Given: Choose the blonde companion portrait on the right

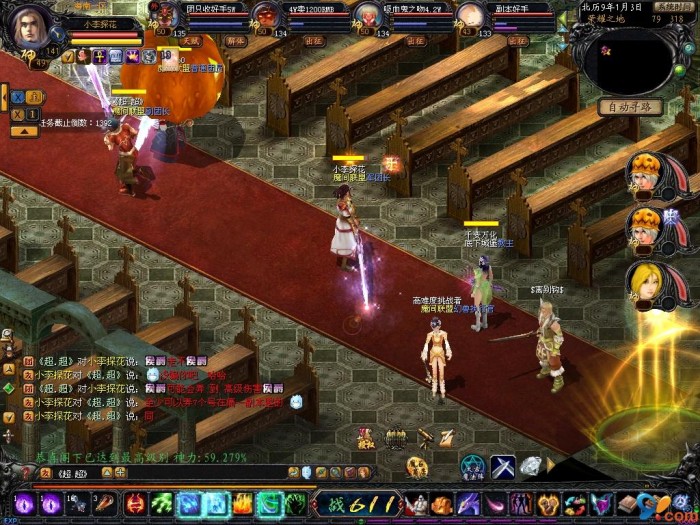Looking at the screenshot, I should click(644, 280).
